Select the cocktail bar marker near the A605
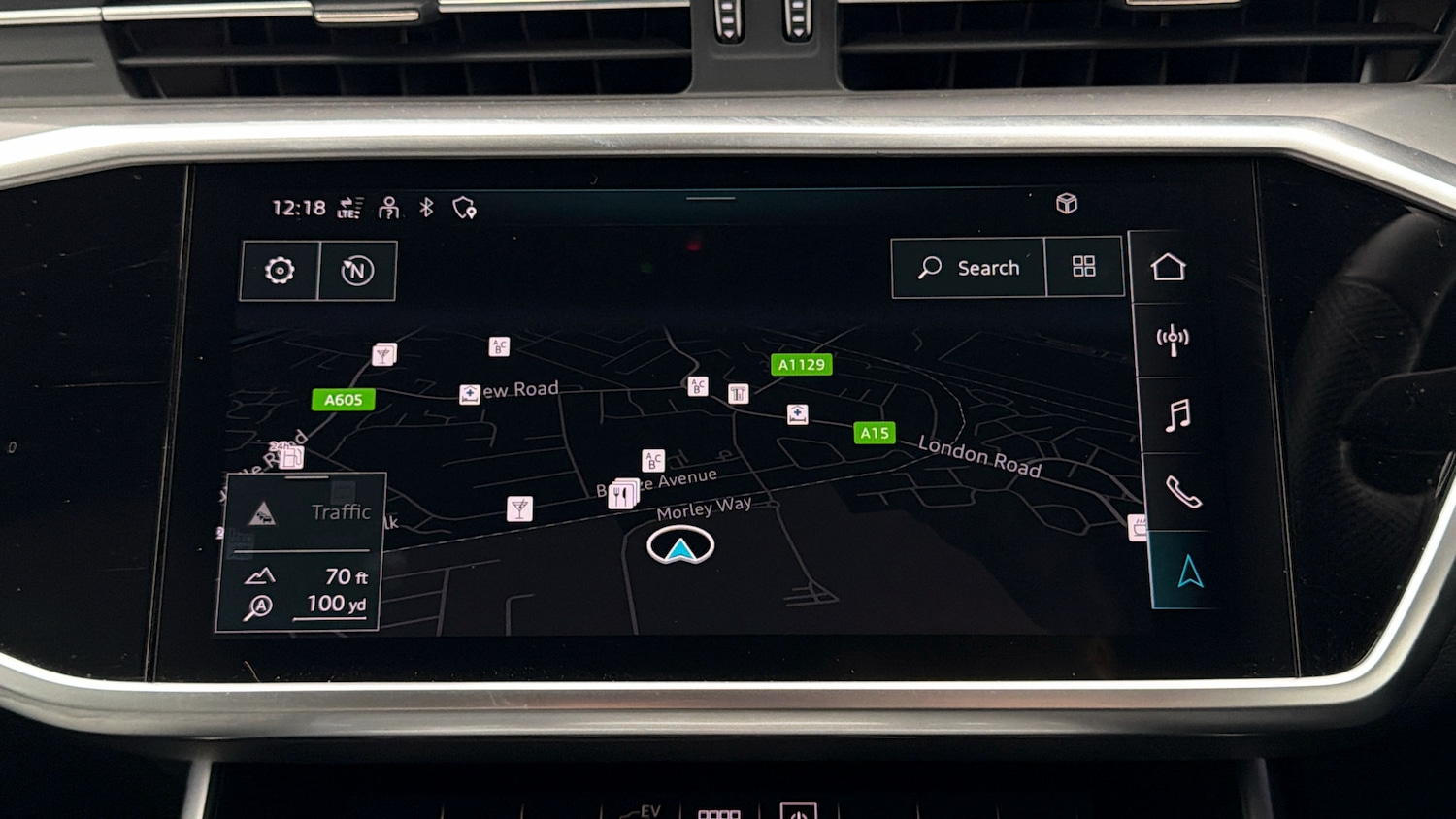The height and width of the screenshot is (819, 1456). pyautogui.click(x=383, y=354)
